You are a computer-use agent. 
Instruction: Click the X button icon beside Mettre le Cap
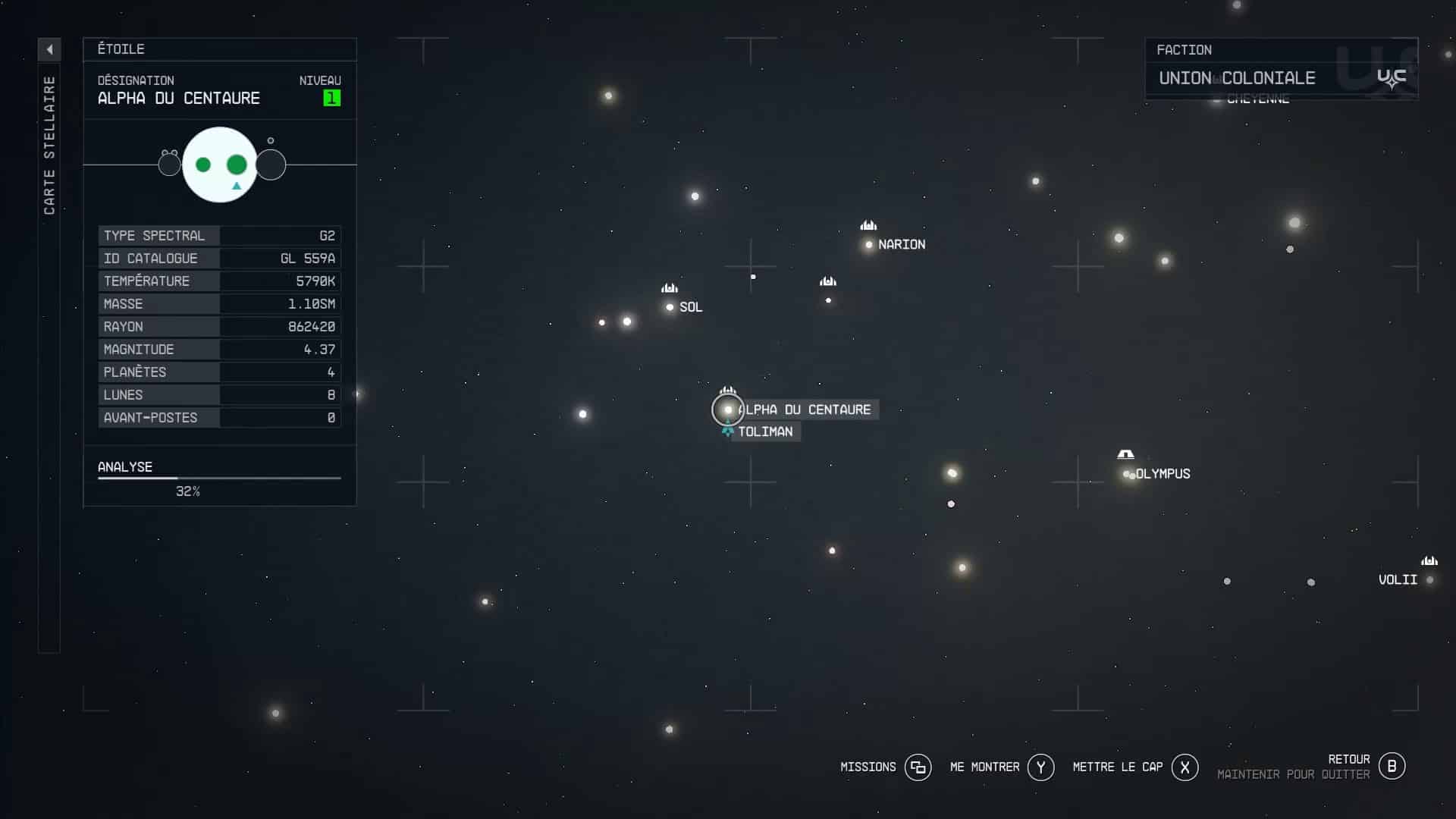click(x=1186, y=767)
